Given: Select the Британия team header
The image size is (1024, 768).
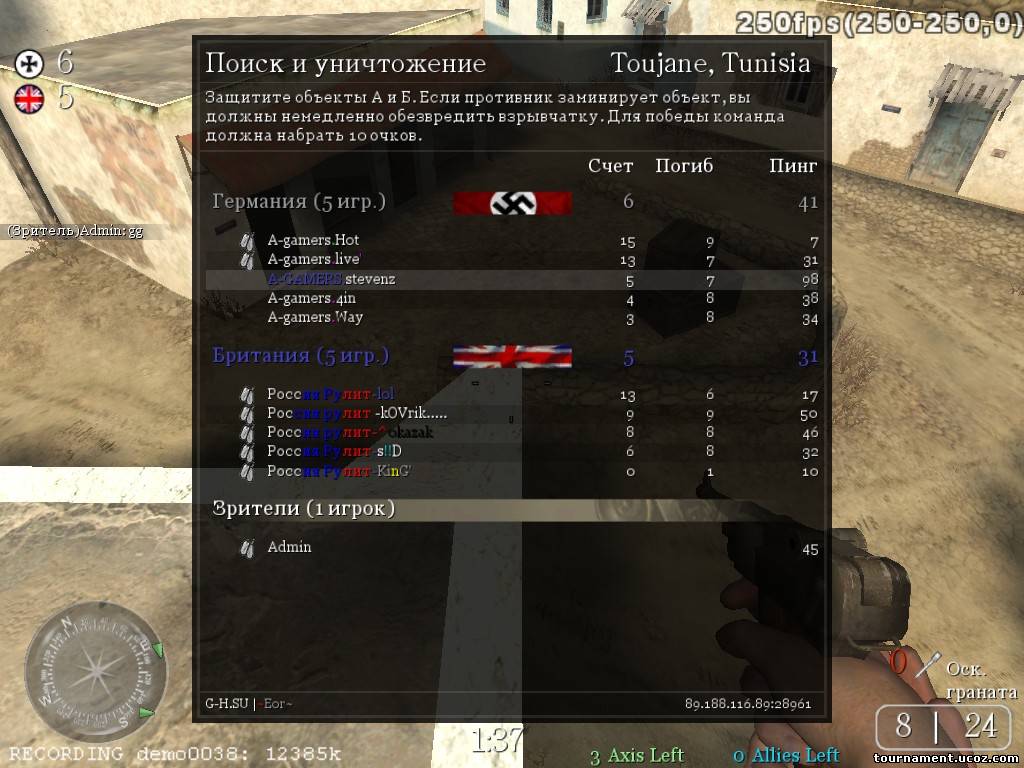Looking at the screenshot, I should tap(300, 356).
